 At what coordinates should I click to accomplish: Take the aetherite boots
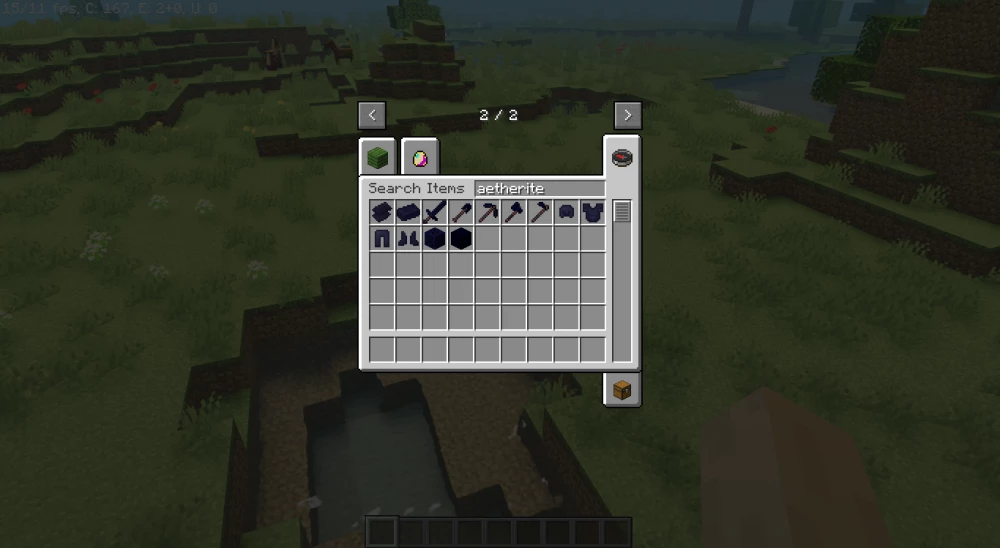408,238
